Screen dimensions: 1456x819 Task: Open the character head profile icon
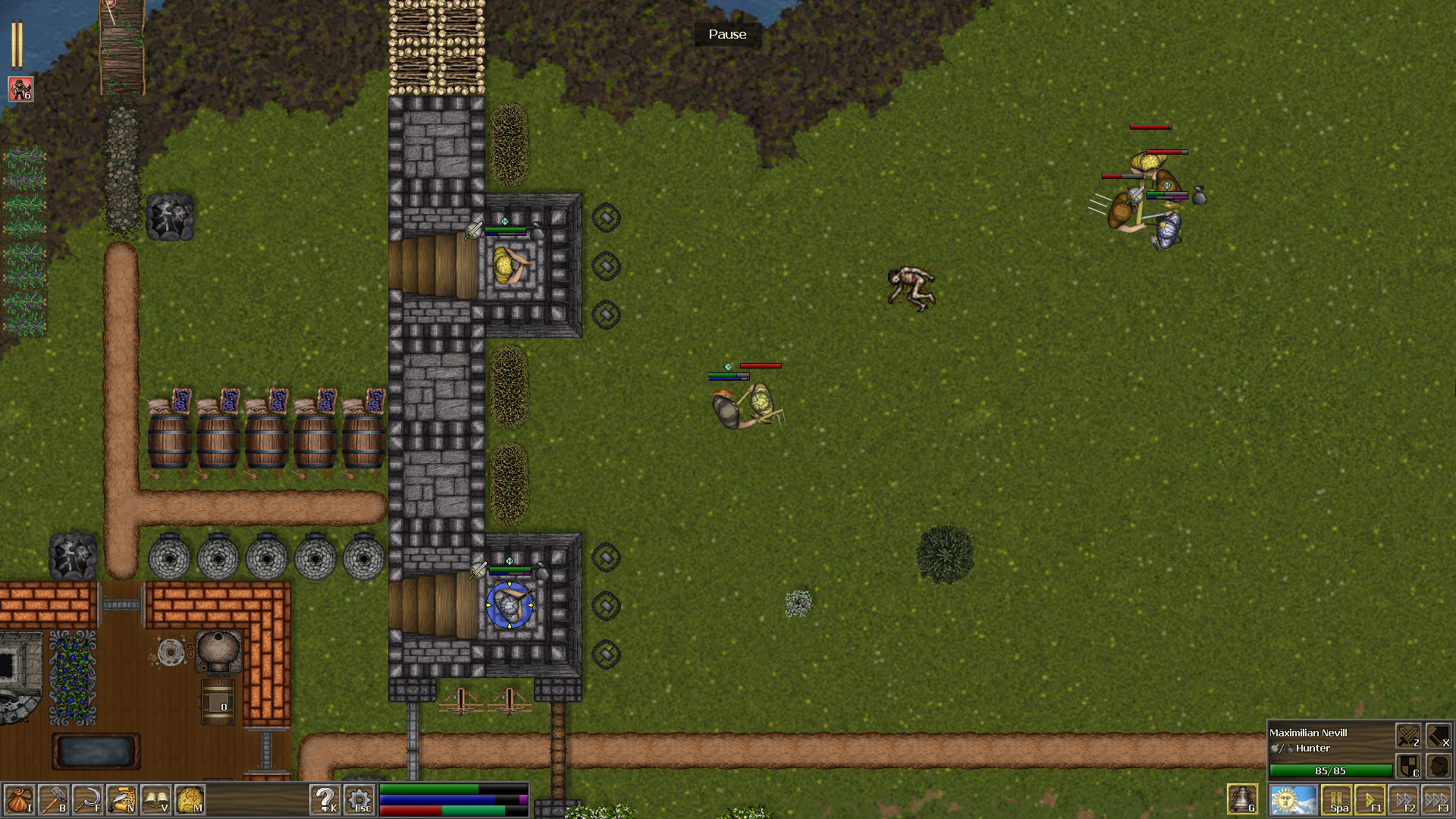tap(1439, 767)
